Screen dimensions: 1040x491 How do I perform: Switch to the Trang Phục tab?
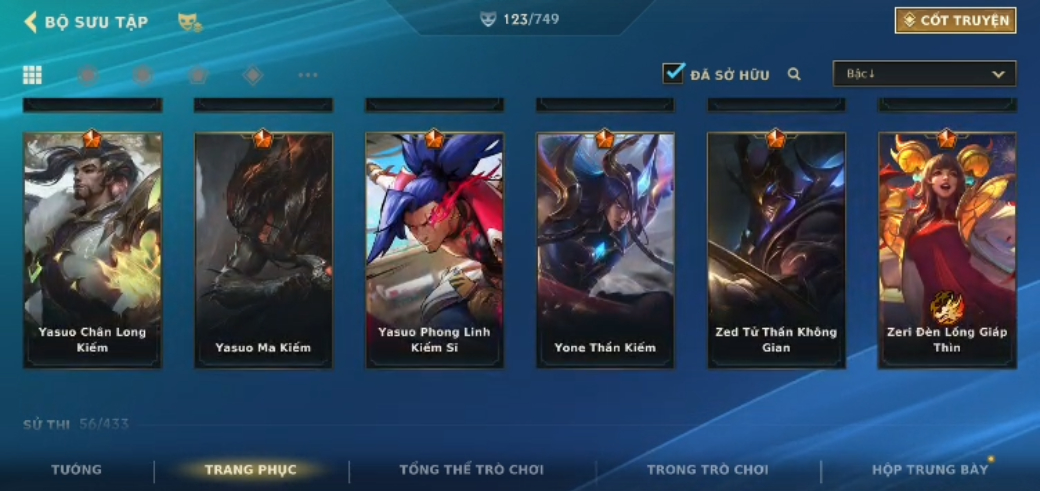[x=250, y=470]
